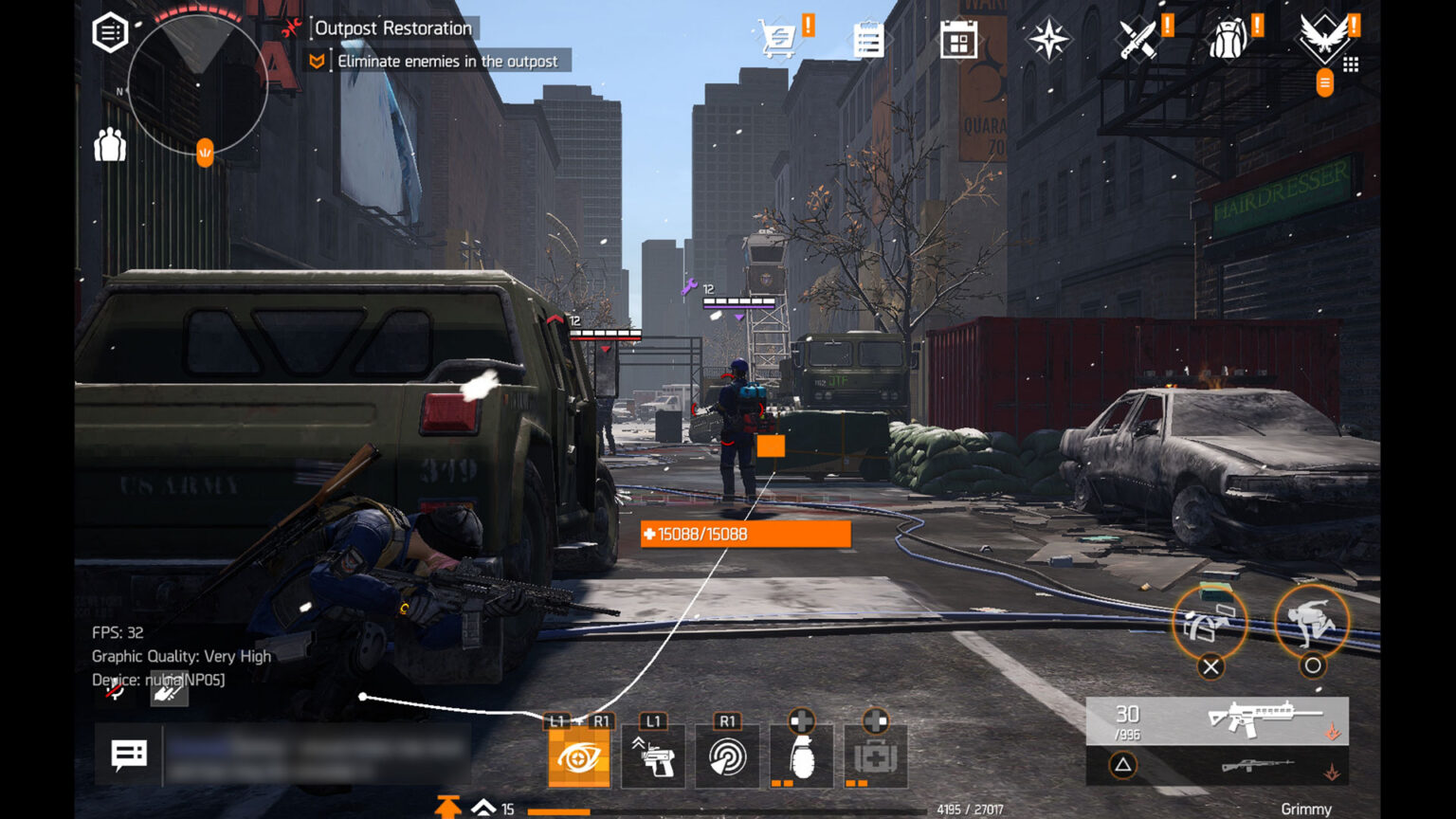Open the missions clipboard icon
The image size is (1456, 819).
click(867, 38)
